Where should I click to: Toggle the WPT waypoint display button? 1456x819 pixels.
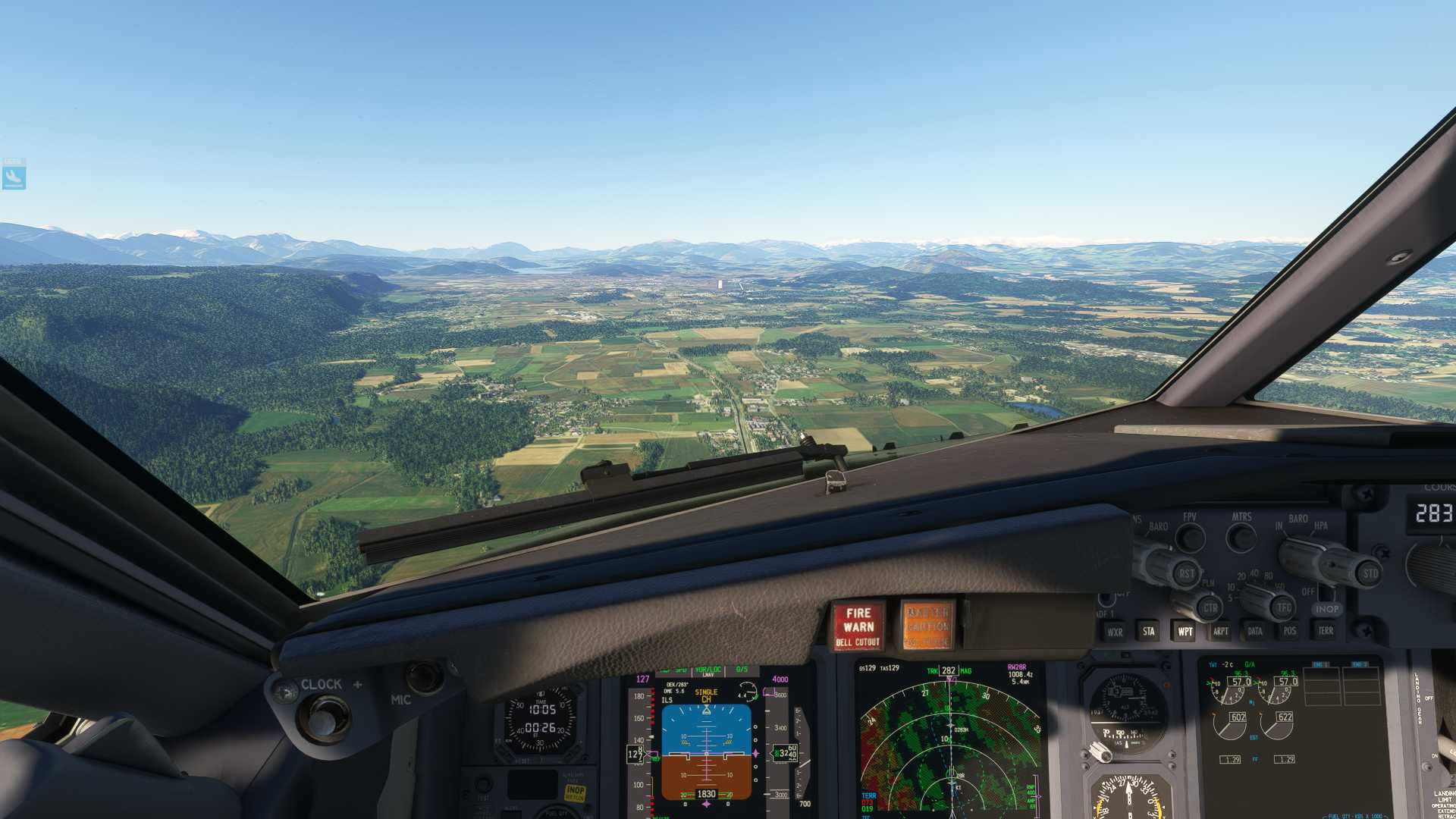pos(1185,631)
